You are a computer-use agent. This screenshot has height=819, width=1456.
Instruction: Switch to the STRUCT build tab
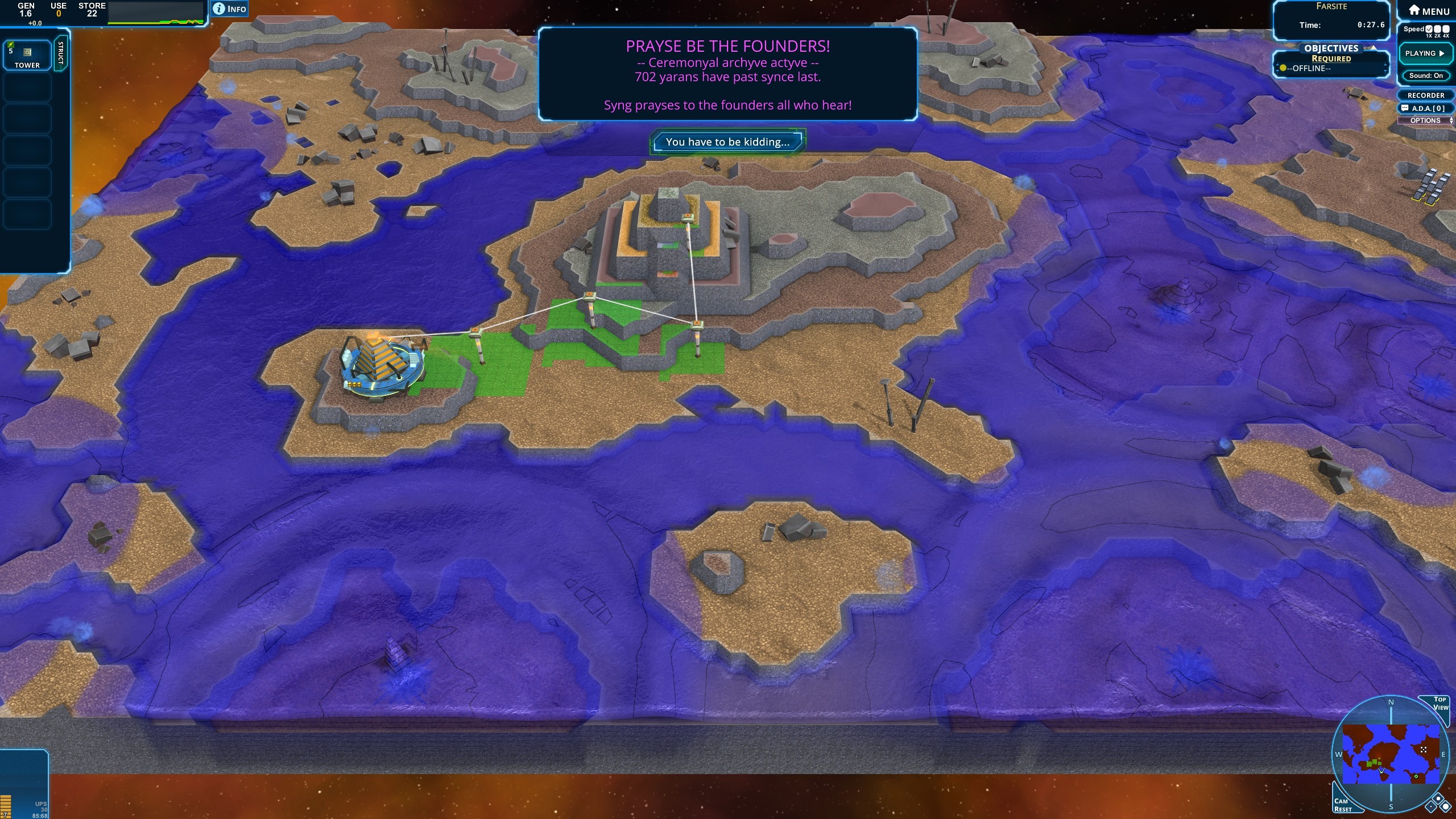(61, 53)
